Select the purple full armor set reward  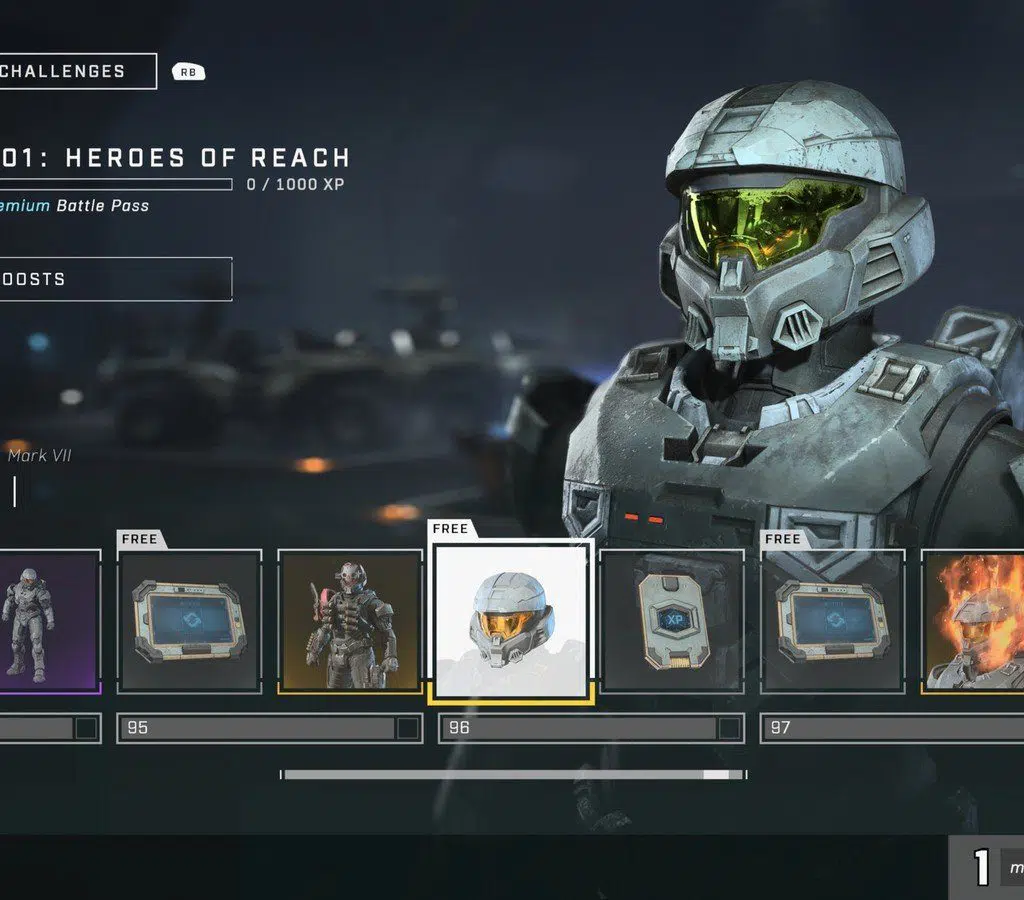[x=48, y=620]
